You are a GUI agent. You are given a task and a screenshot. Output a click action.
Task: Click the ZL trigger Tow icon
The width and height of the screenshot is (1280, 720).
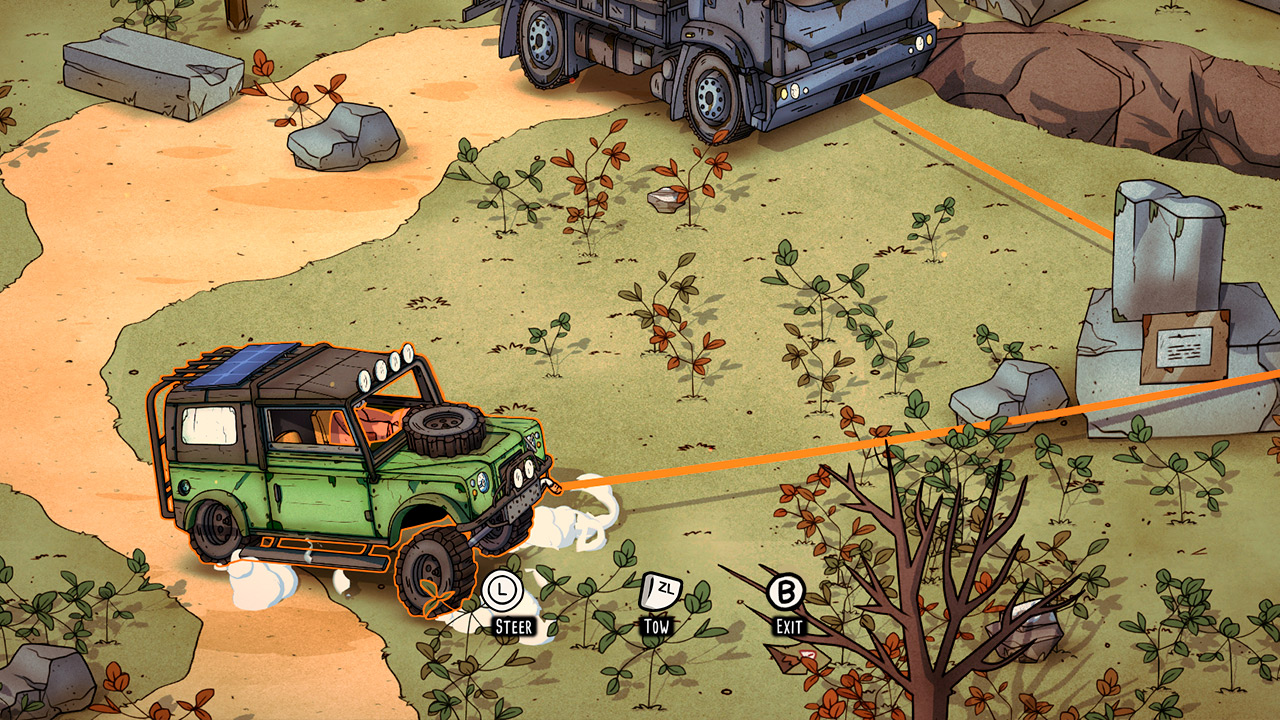click(658, 589)
